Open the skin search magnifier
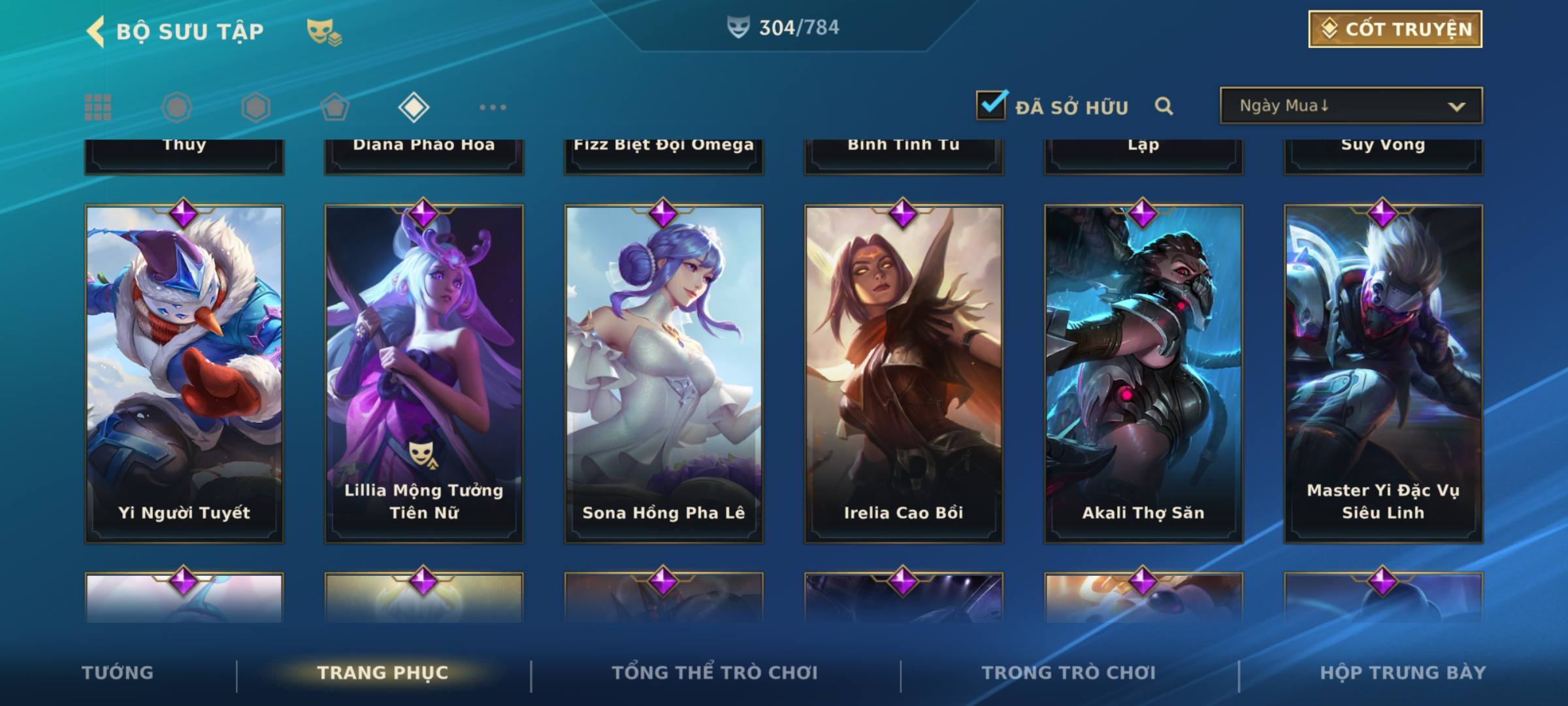This screenshot has height=706, width=1568. pyautogui.click(x=1164, y=106)
